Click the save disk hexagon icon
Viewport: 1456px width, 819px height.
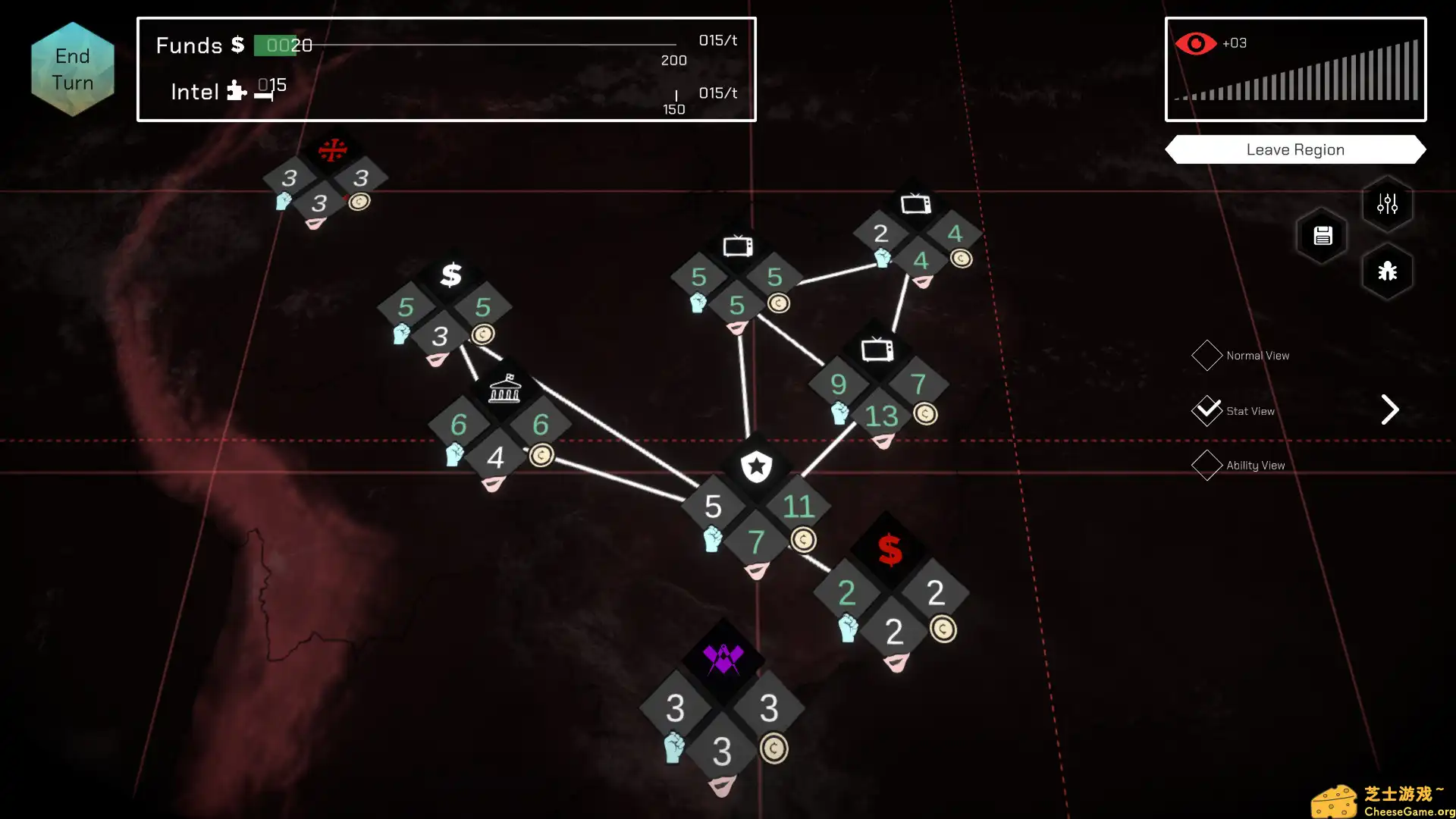(x=1323, y=236)
